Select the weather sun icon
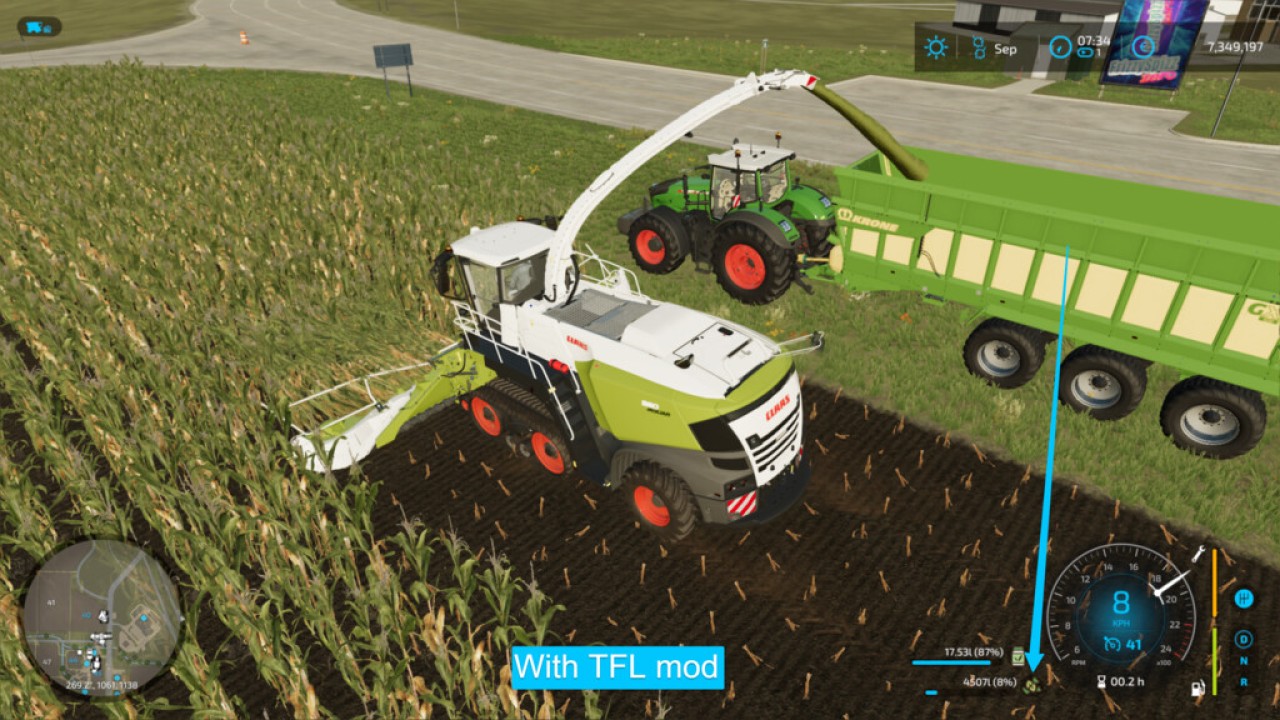This screenshot has height=720, width=1280. tap(936, 47)
